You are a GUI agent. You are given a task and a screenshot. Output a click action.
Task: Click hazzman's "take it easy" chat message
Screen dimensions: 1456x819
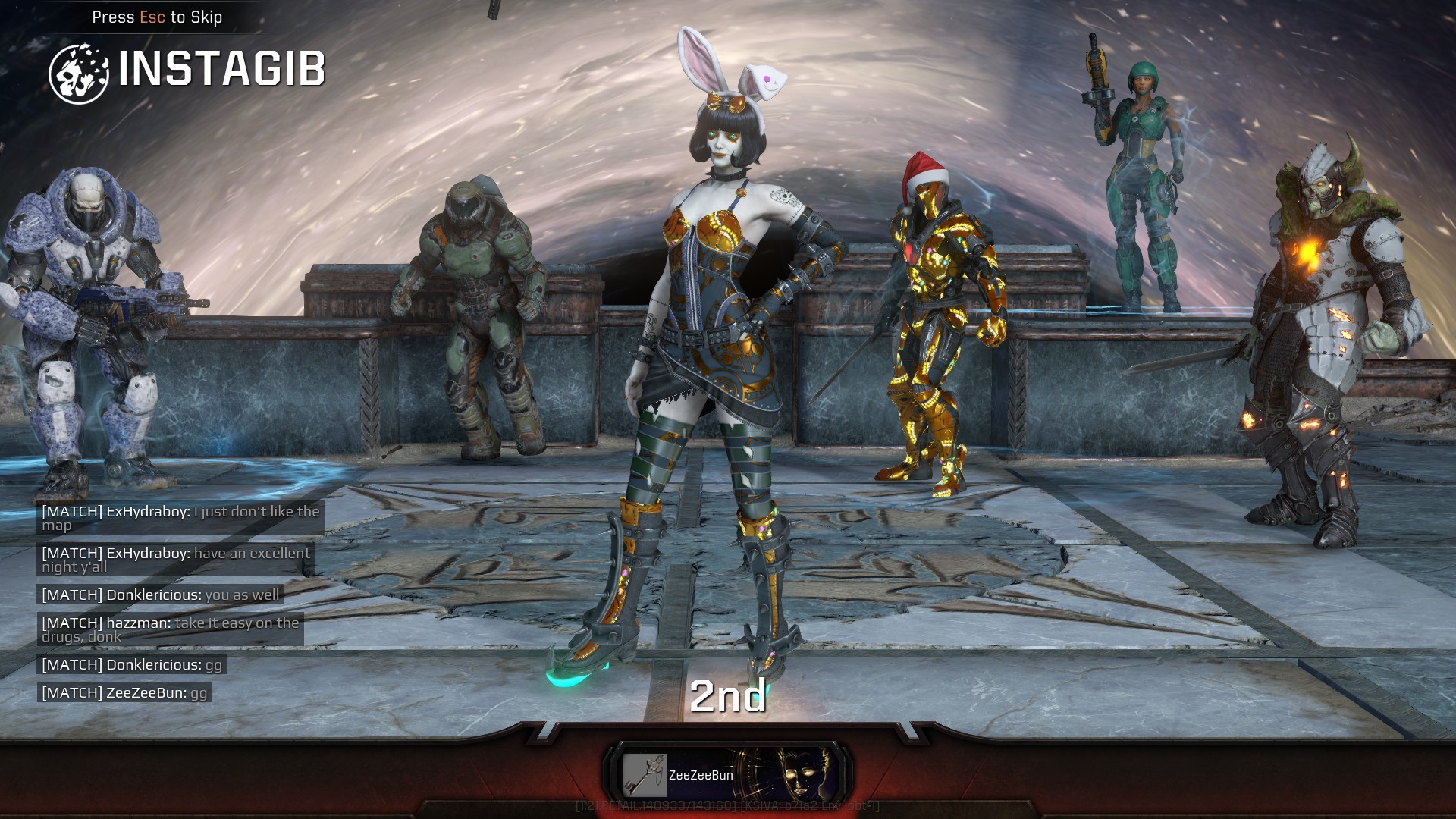tap(171, 629)
